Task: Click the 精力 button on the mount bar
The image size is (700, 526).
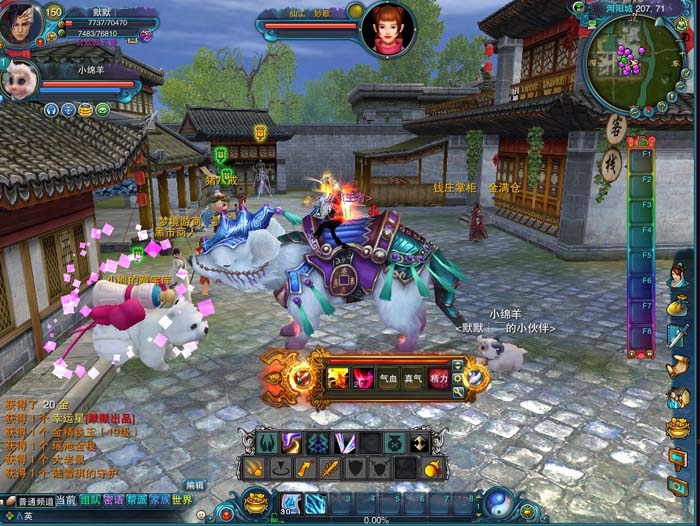Action: pos(438,378)
